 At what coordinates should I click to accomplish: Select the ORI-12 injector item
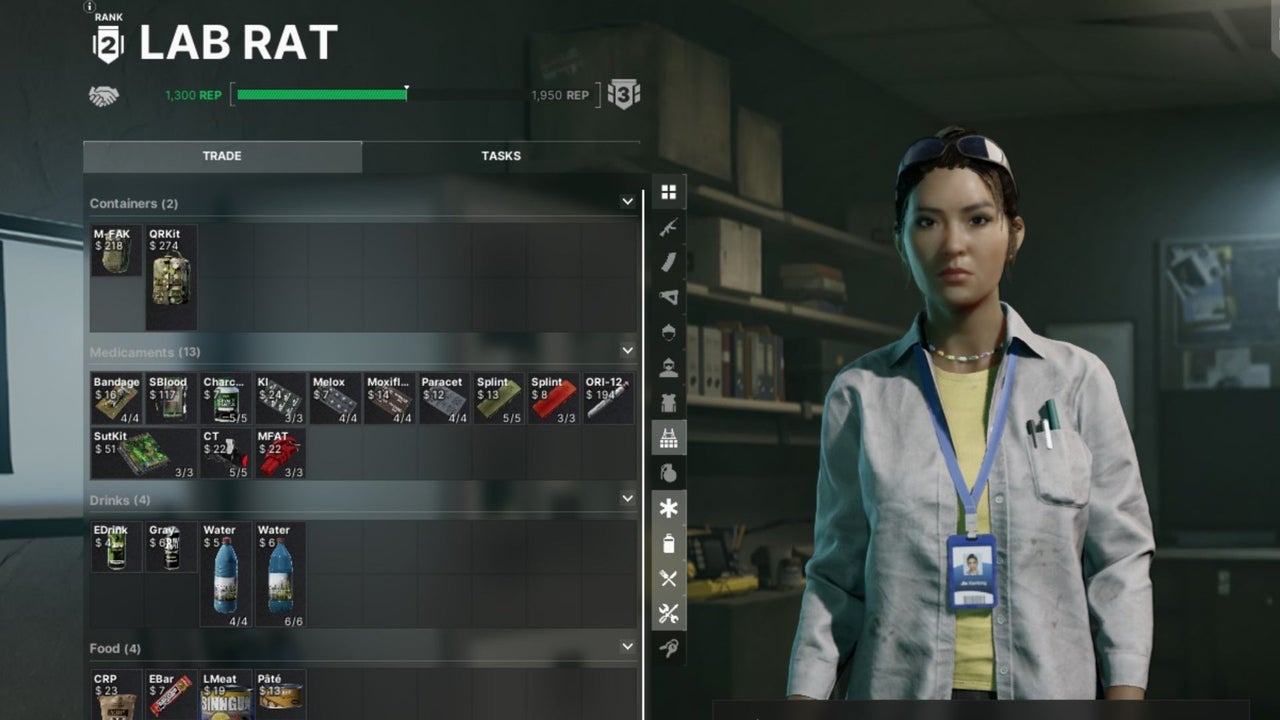point(608,398)
